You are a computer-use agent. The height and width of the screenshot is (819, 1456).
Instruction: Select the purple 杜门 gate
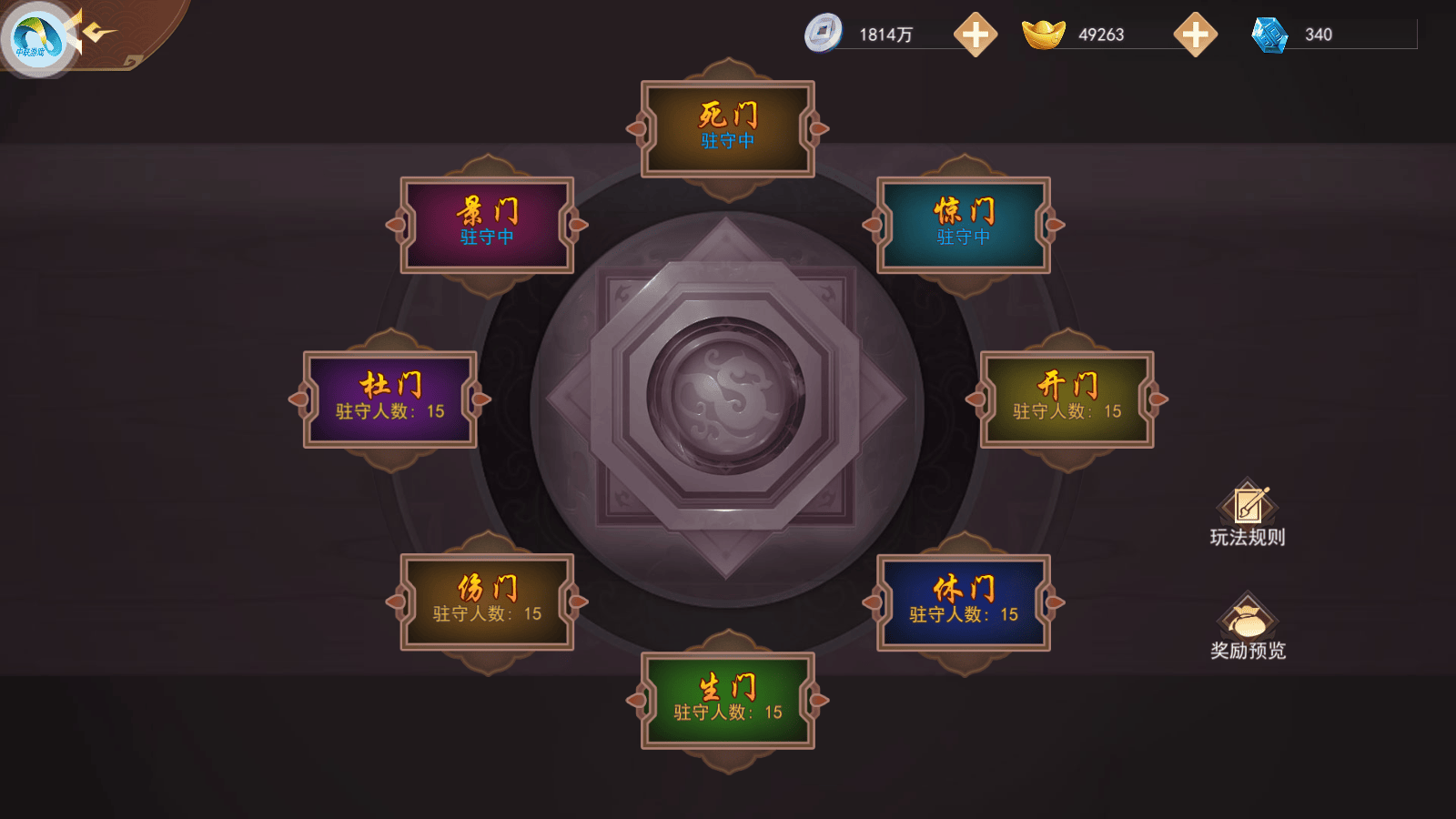pos(389,399)
